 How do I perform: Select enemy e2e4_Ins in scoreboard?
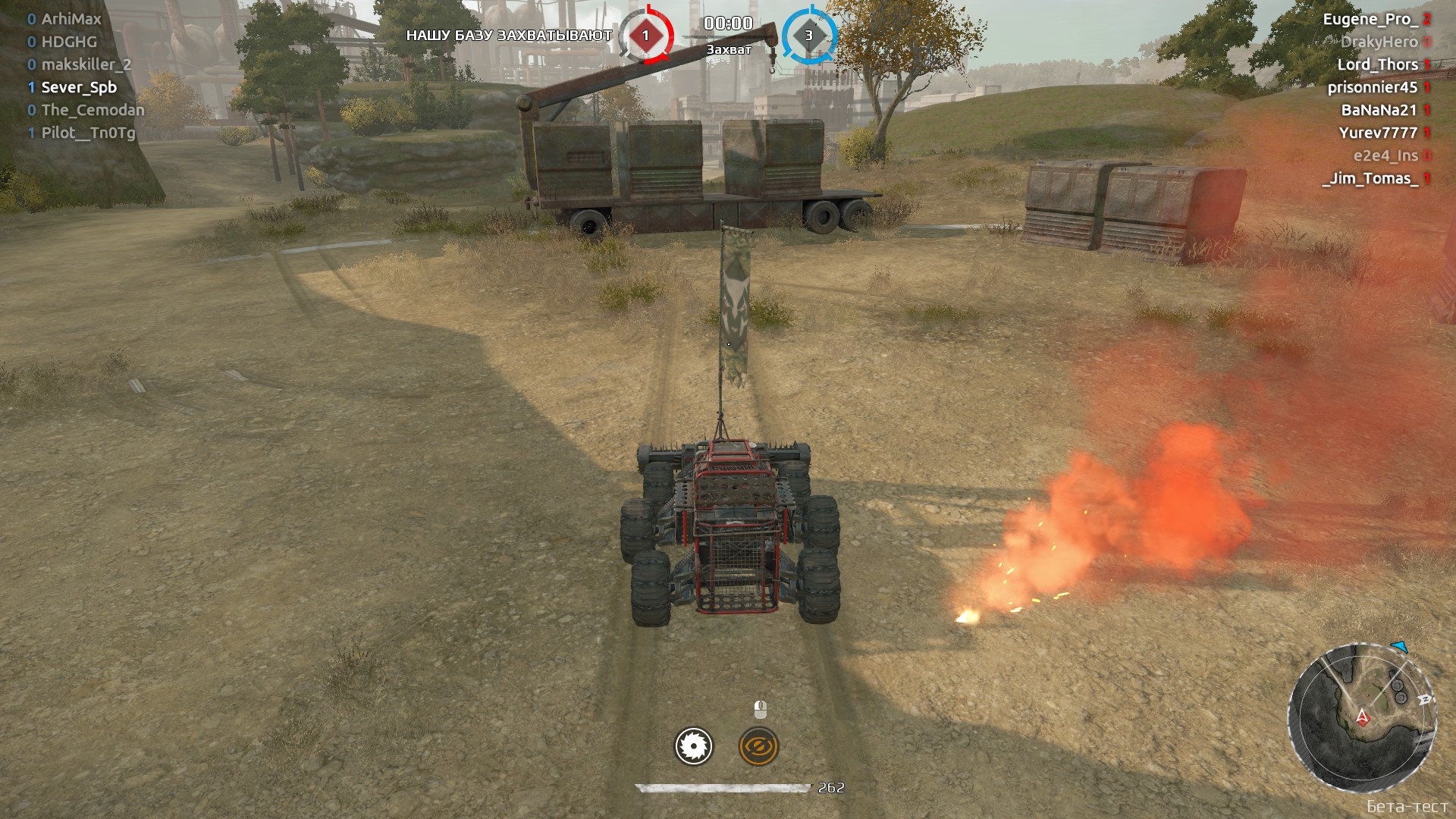point(1385,155)
